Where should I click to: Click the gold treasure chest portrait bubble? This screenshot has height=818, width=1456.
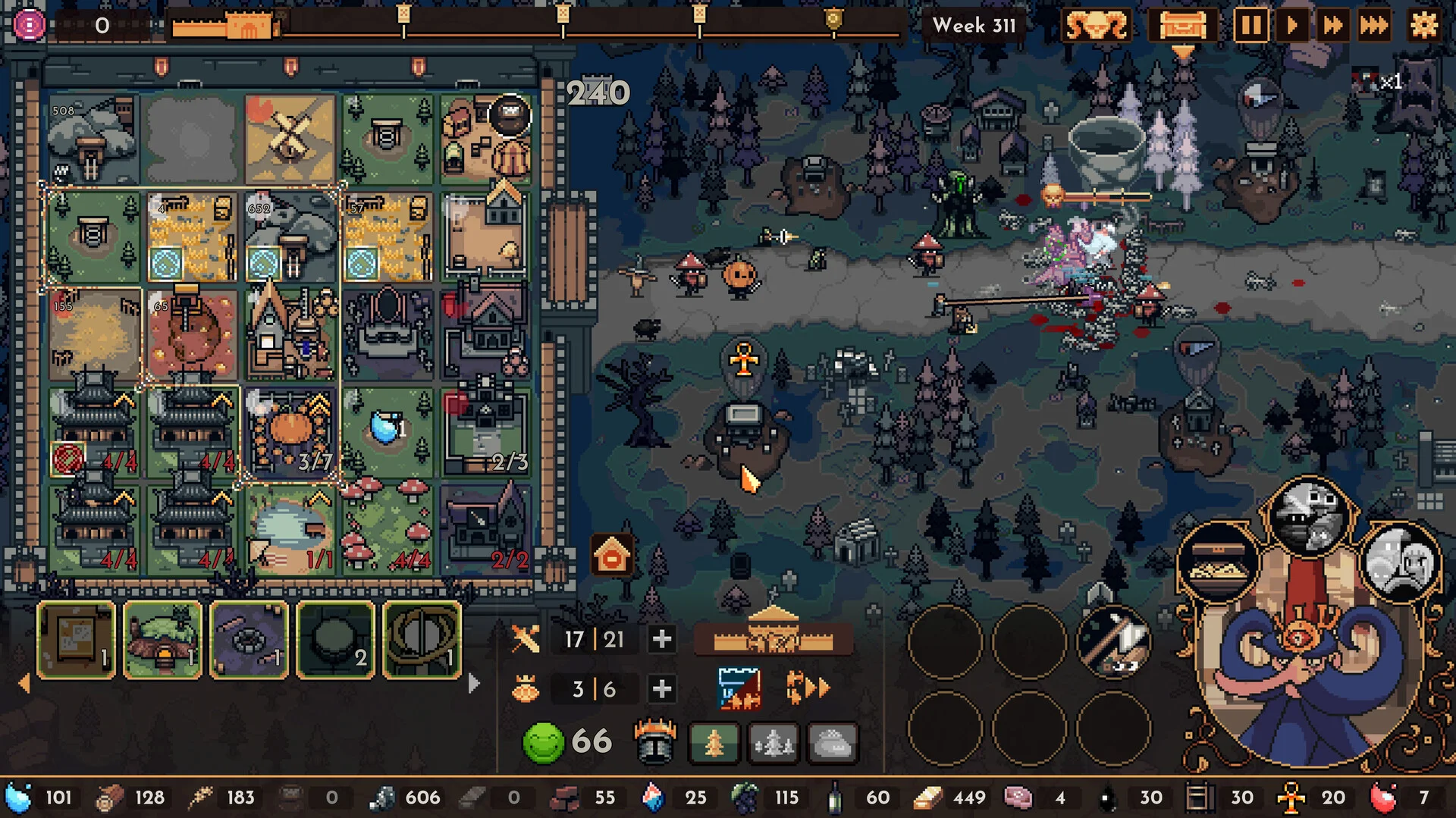[1217, 563]
